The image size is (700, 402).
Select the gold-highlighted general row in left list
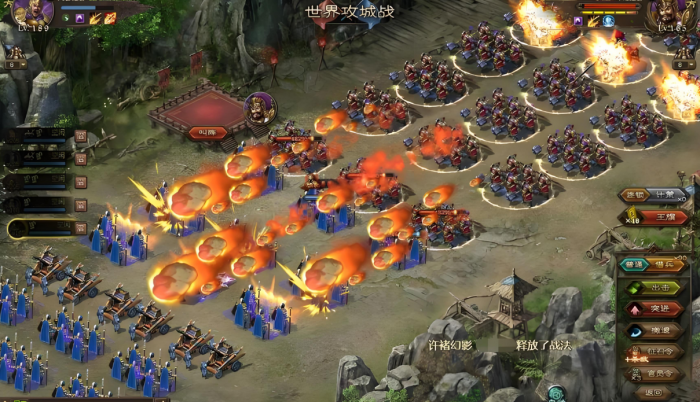pyautogui.click(x=38, y=228)
